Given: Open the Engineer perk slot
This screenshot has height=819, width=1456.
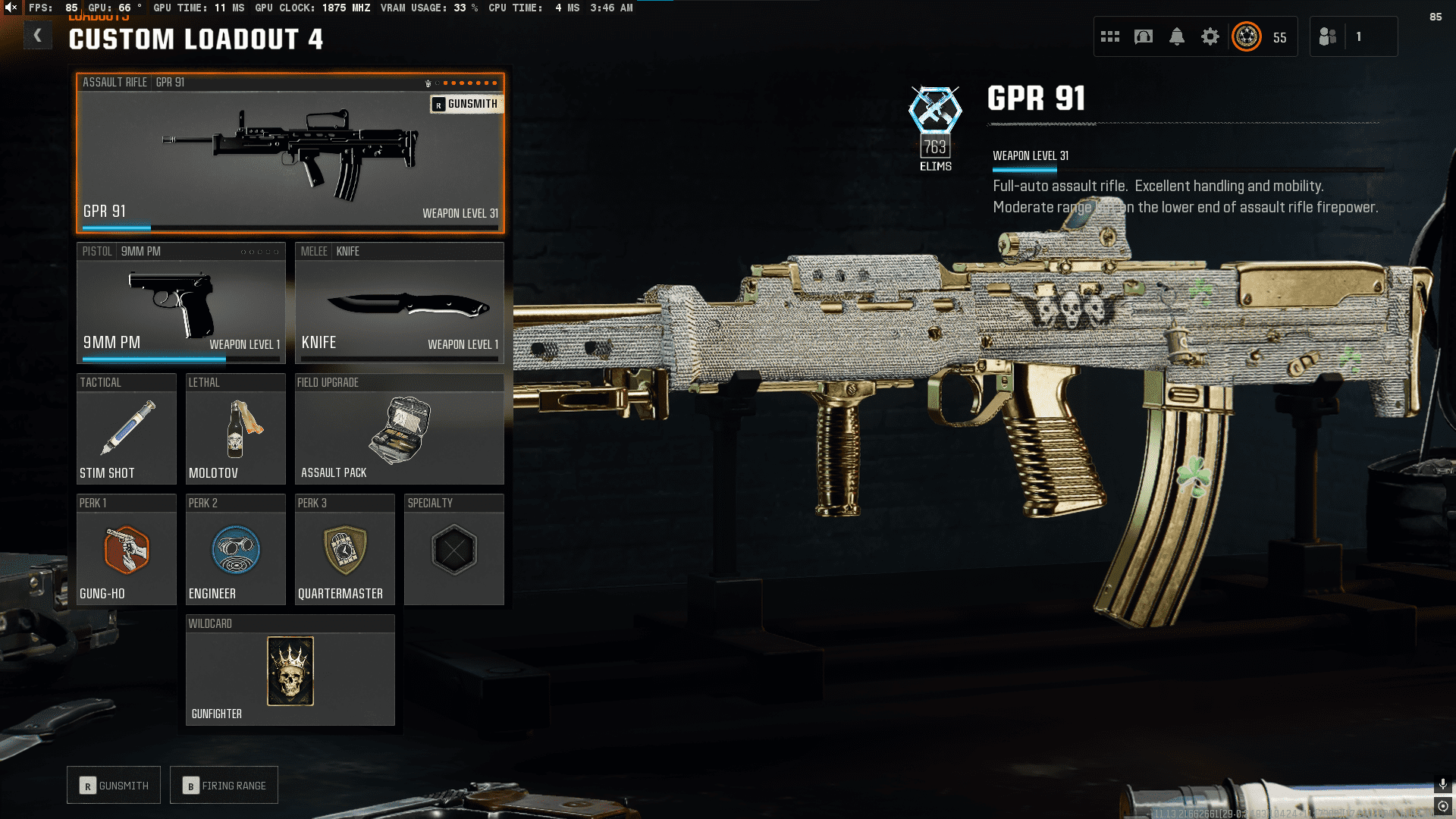Looking at the screenshot, I should (x=235, y=550).
